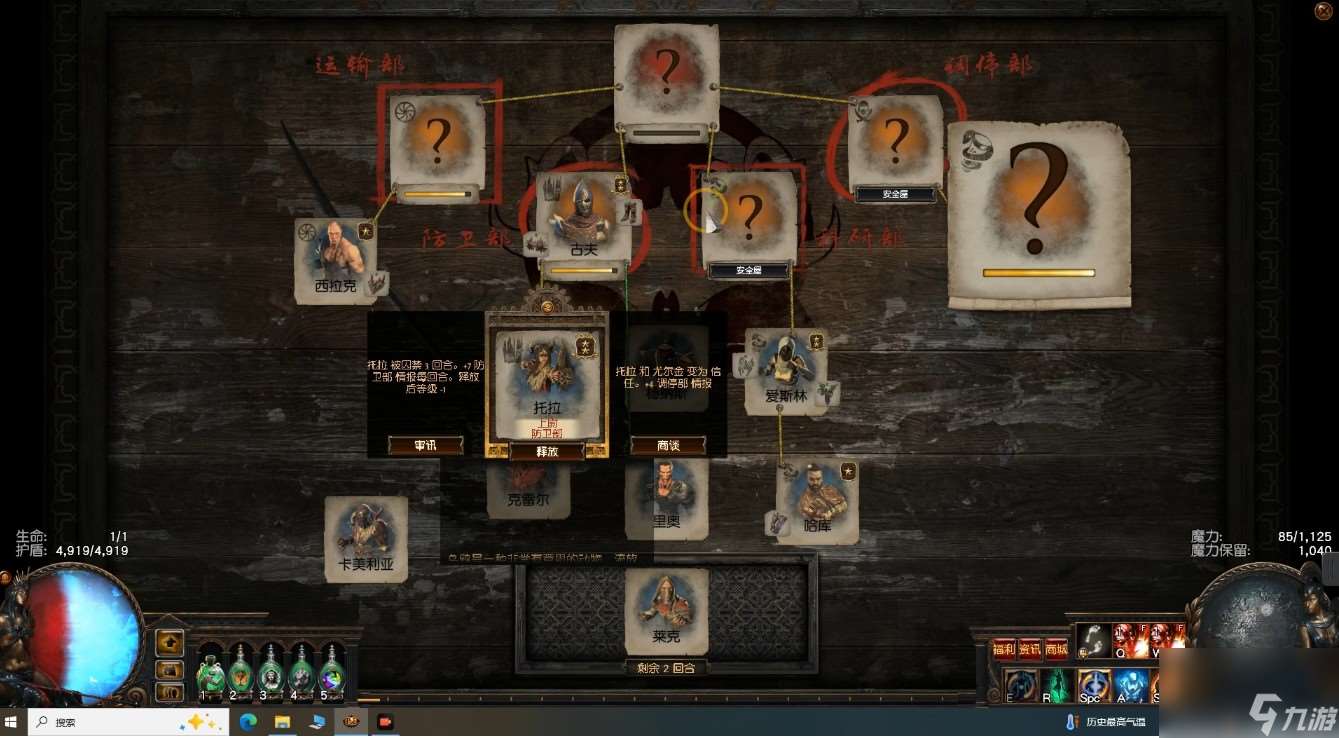Choose the 商谈 bargain option
1339x738 pixels.
668,445
